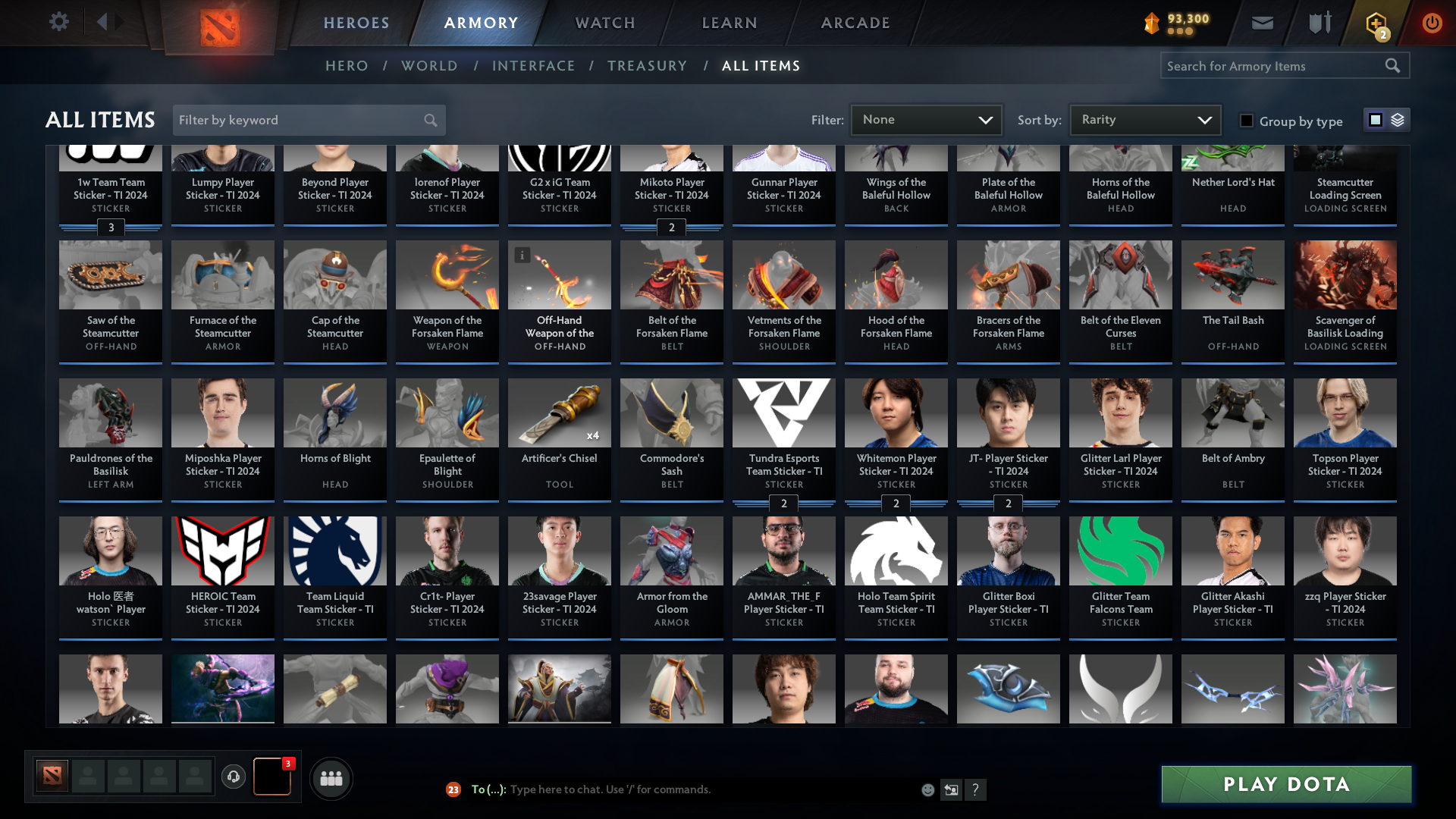Enable the Group by type checkbox
Viewport: 1456px width, 819px height.
[x=1246, y=120]
